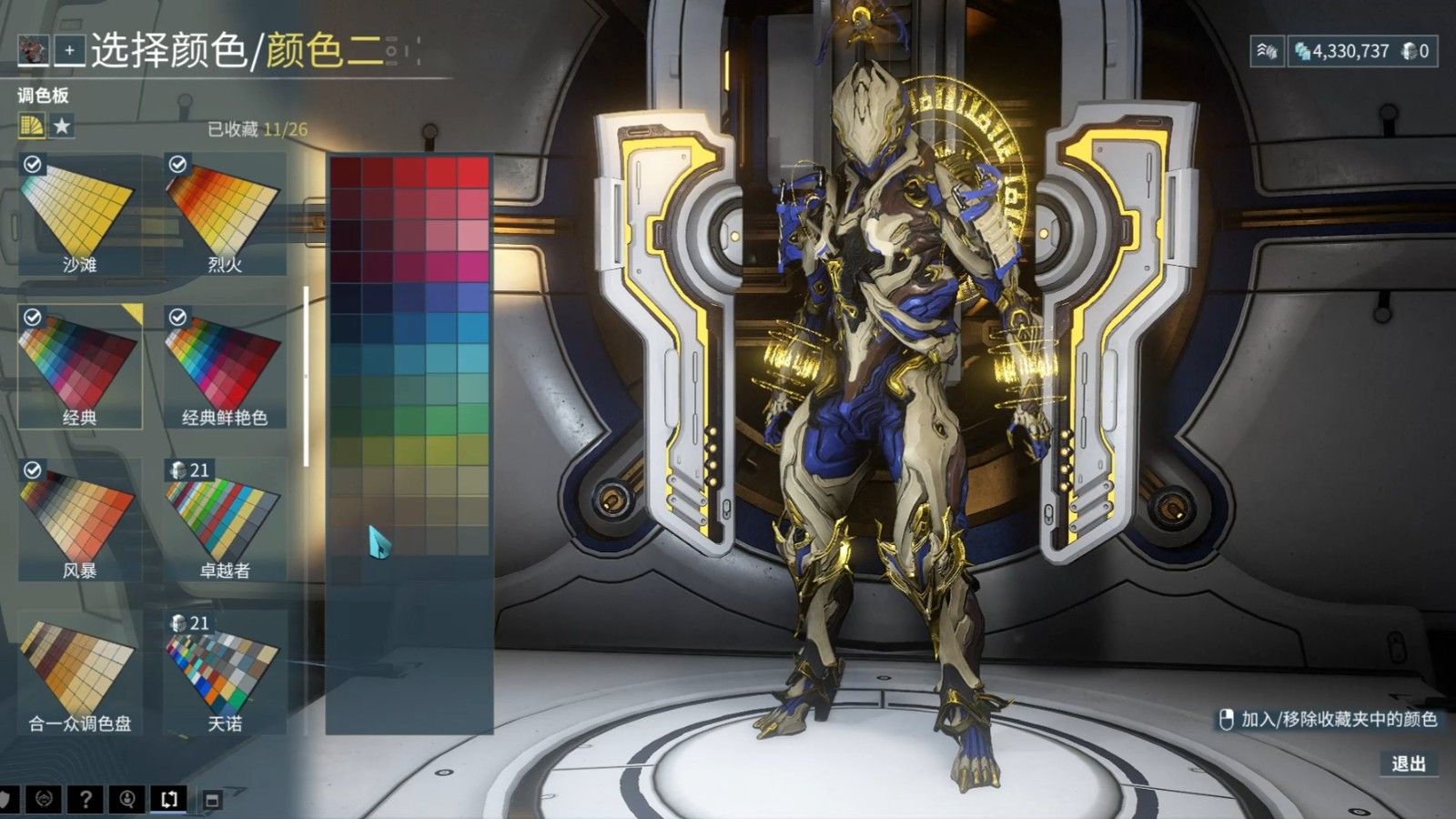Click the laurel wreath icon in the bottom bar

tap(44, 800)
